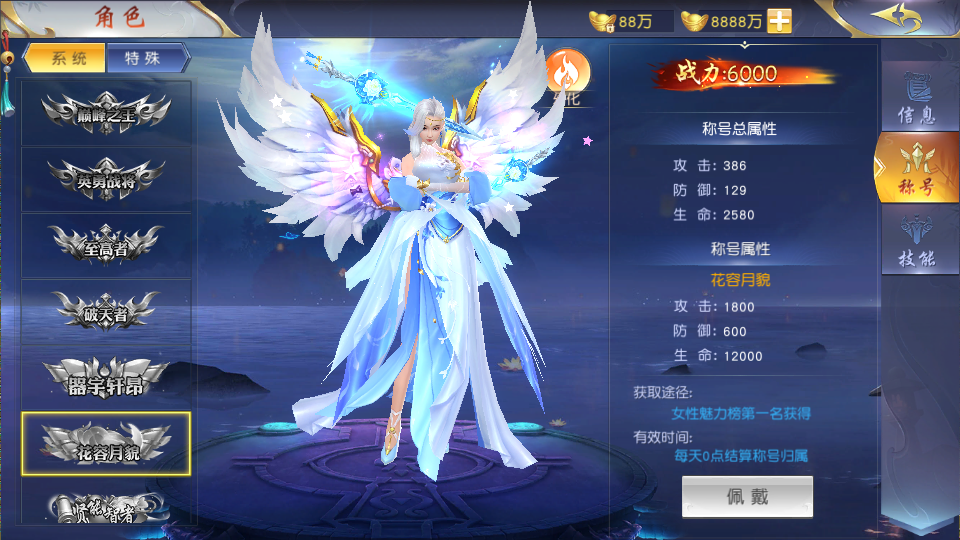Screen dimensions: 960x540
Task: Equip the title with the 佩戴 button
Action: (x=747, y=497)
